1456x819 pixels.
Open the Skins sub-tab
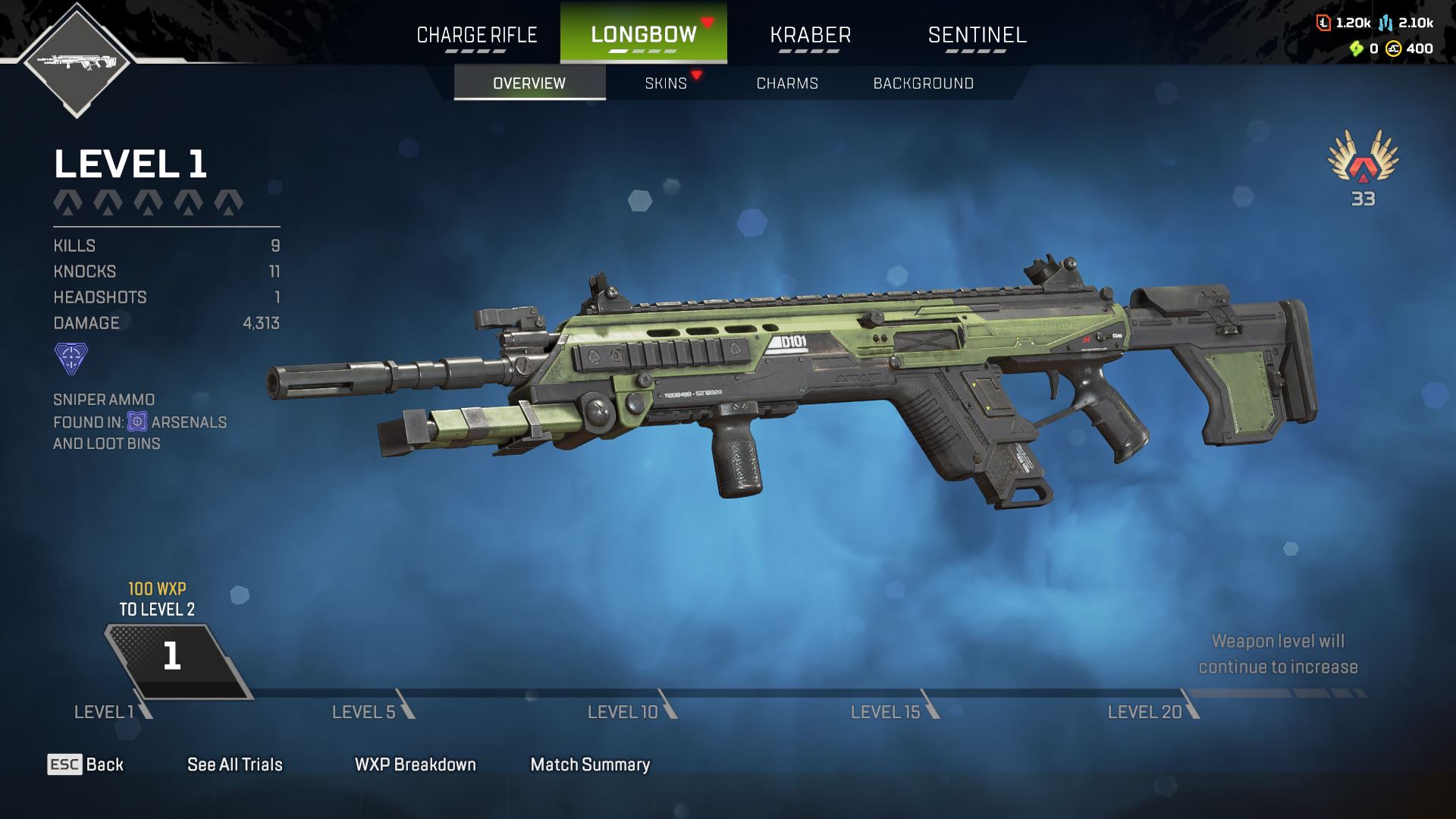(666, 83)
